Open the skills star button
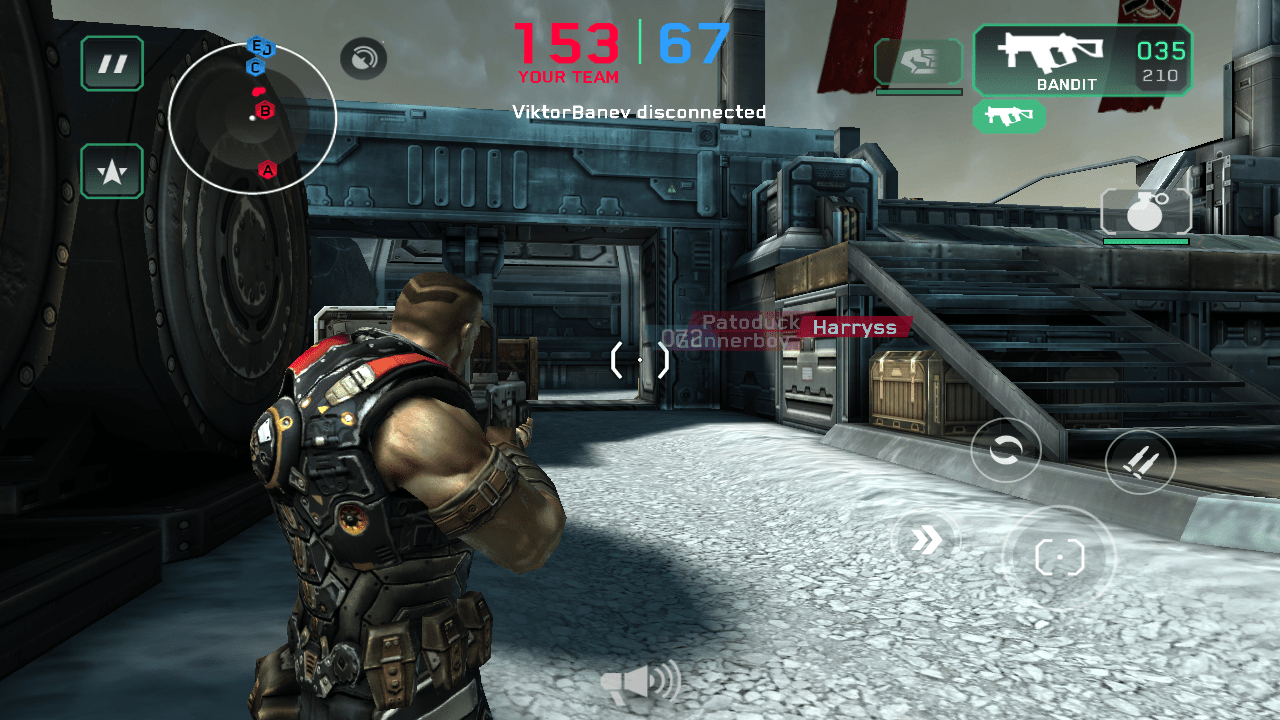This screenshot has height=720, width=1280. tap(112, 171)
